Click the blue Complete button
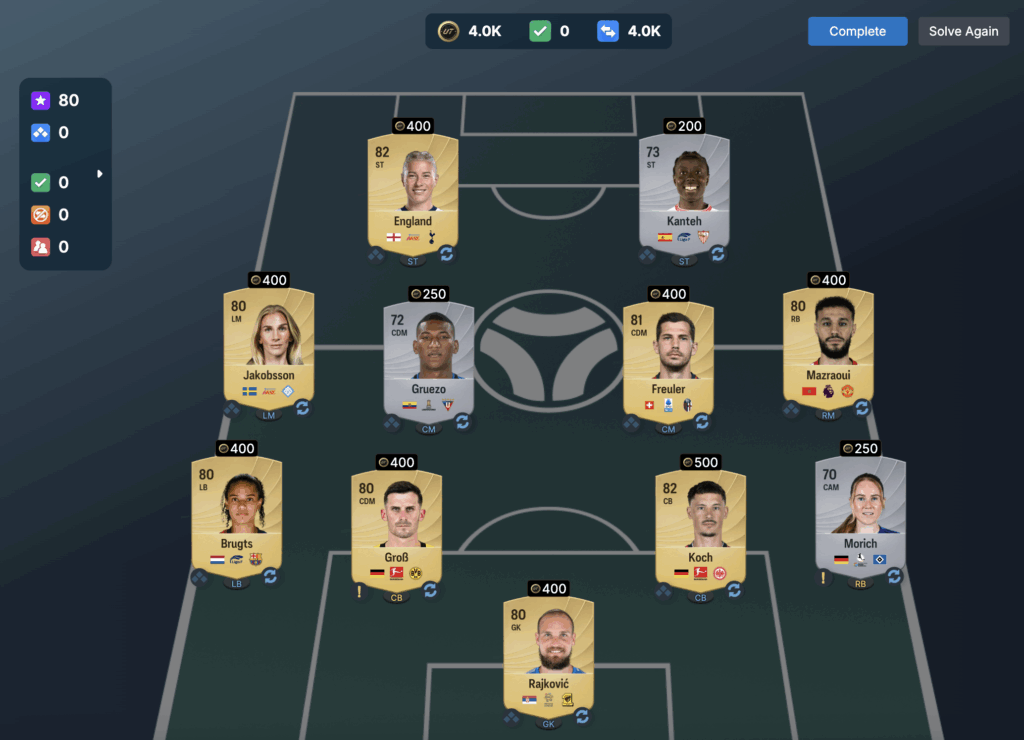Viewport: 1024px width, 740px height. (857, 31)
